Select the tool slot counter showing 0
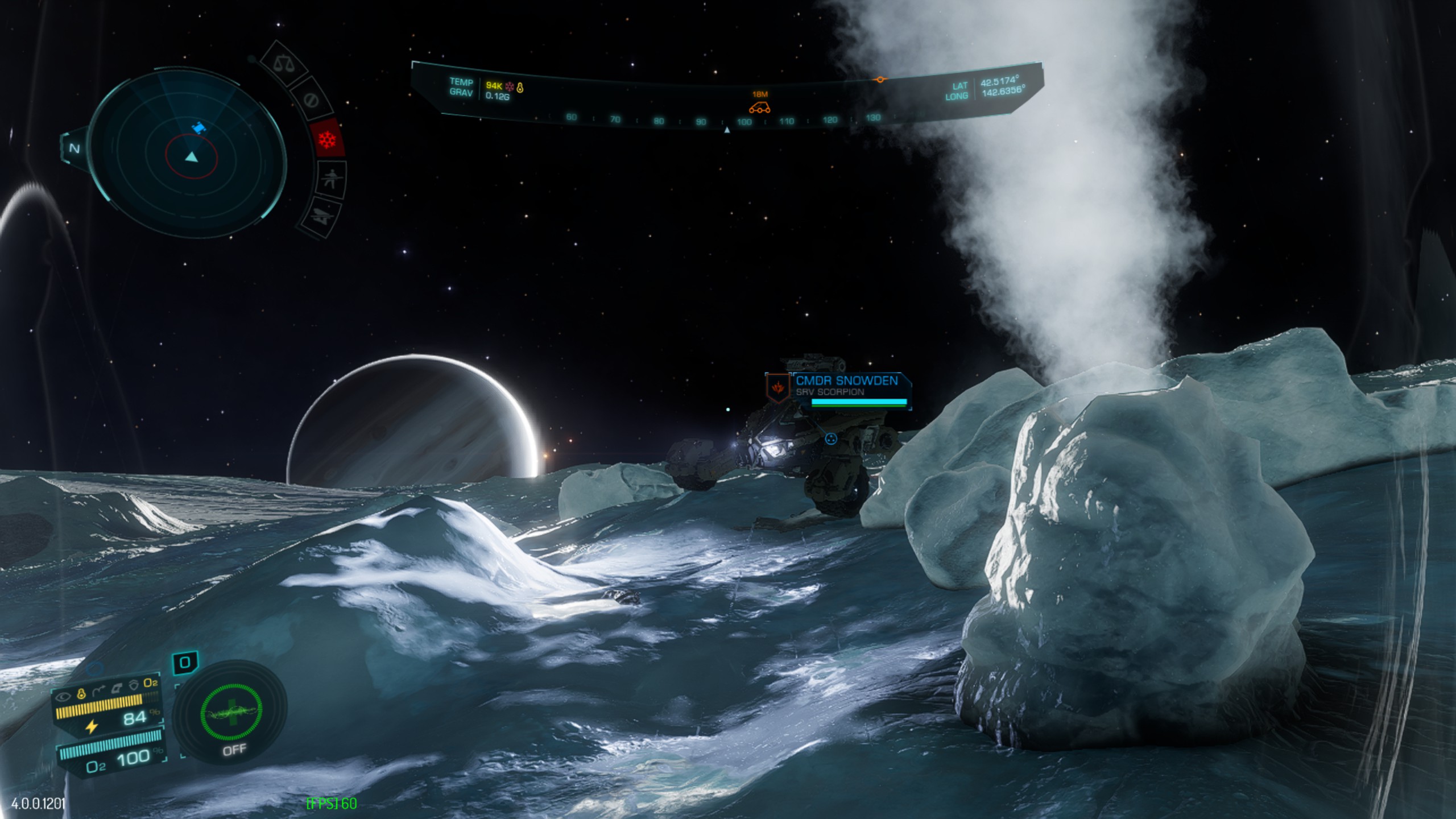 pyautogui.click(x=185, y=663)
